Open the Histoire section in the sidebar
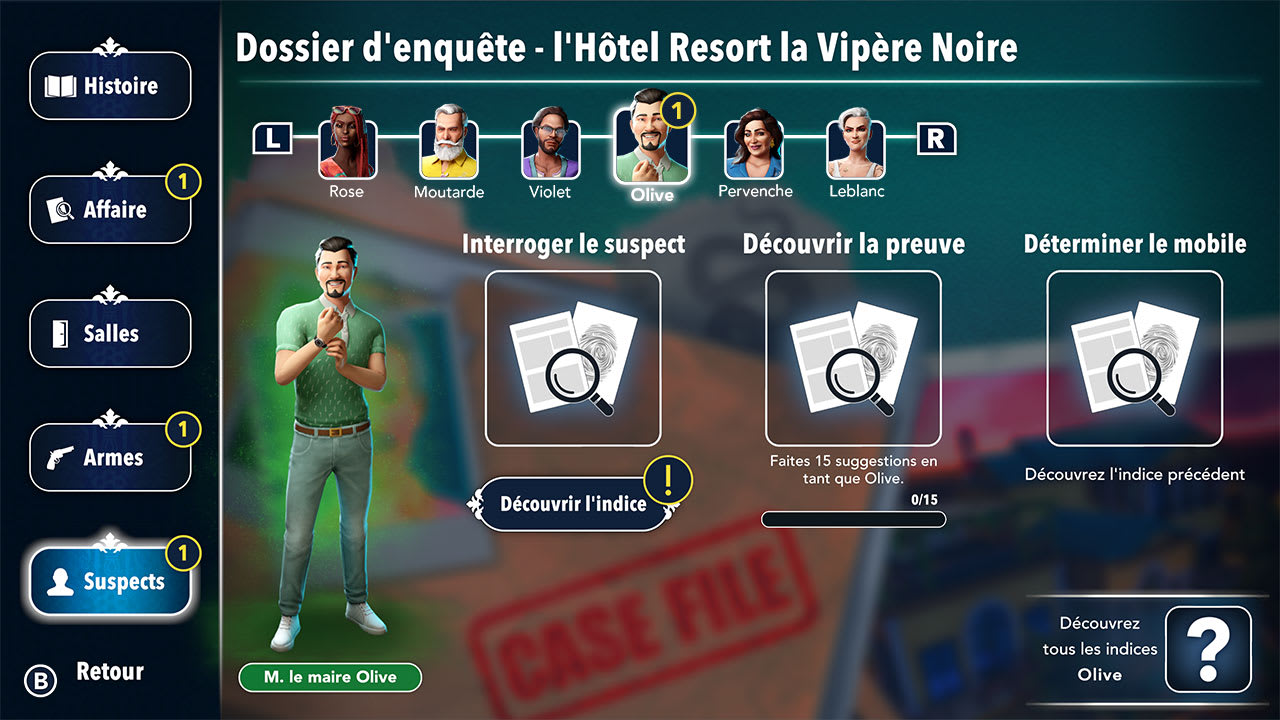1280x720 pixels. pos(110,86)
